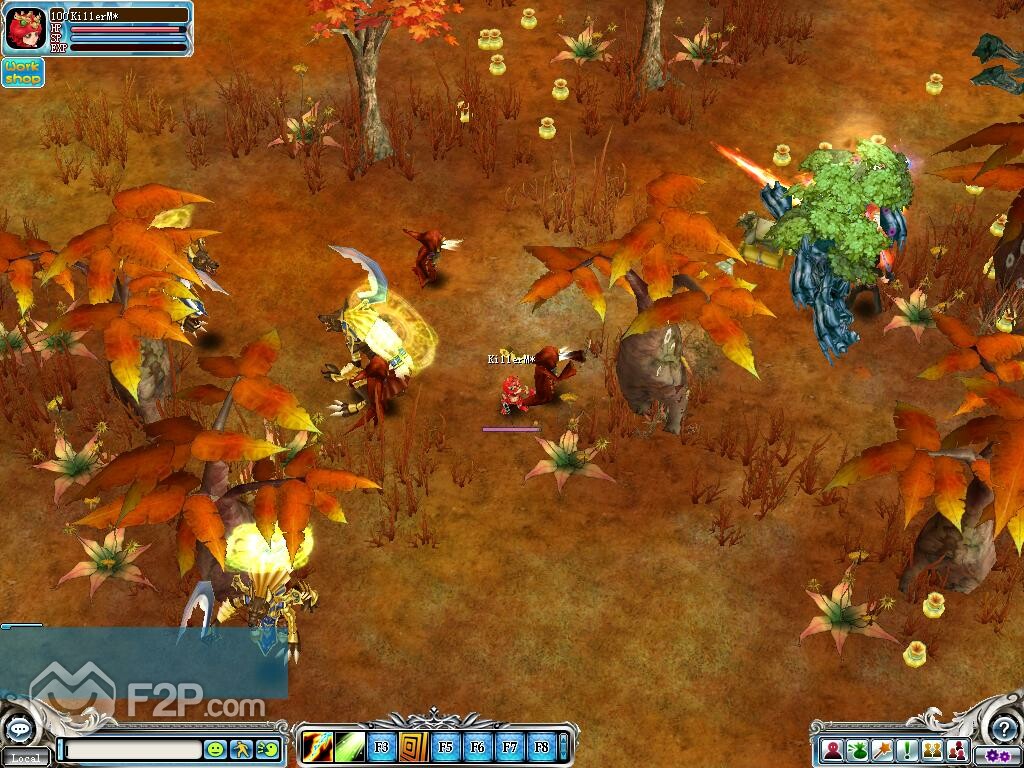Switch the Local chat channel selector
The image size is (1024, 768).
click(26, 758)
